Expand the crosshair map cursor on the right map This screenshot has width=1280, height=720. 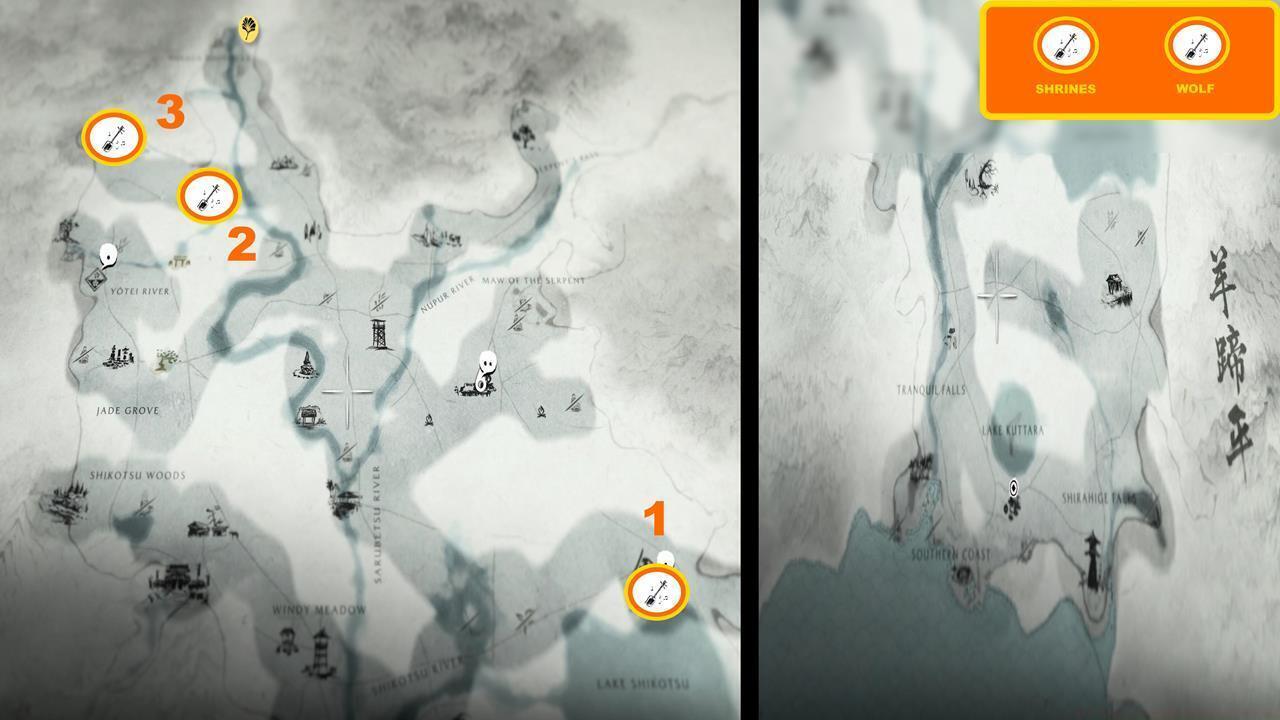[x=997, y=296]
